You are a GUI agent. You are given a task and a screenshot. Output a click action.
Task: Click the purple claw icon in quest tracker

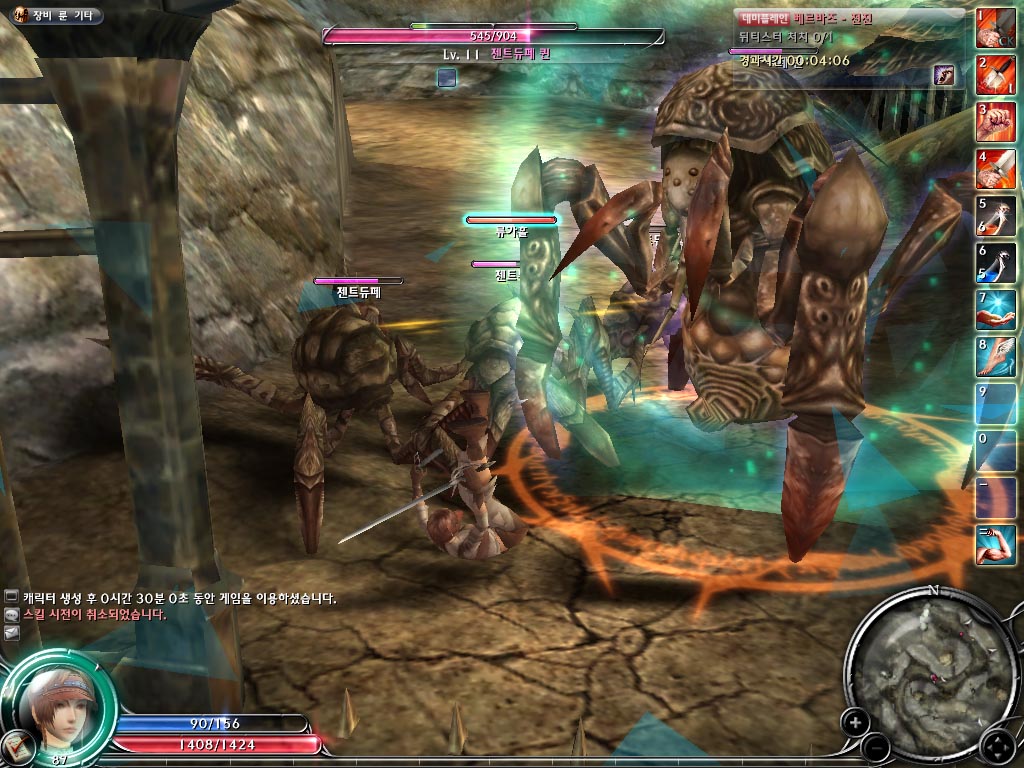943,75
